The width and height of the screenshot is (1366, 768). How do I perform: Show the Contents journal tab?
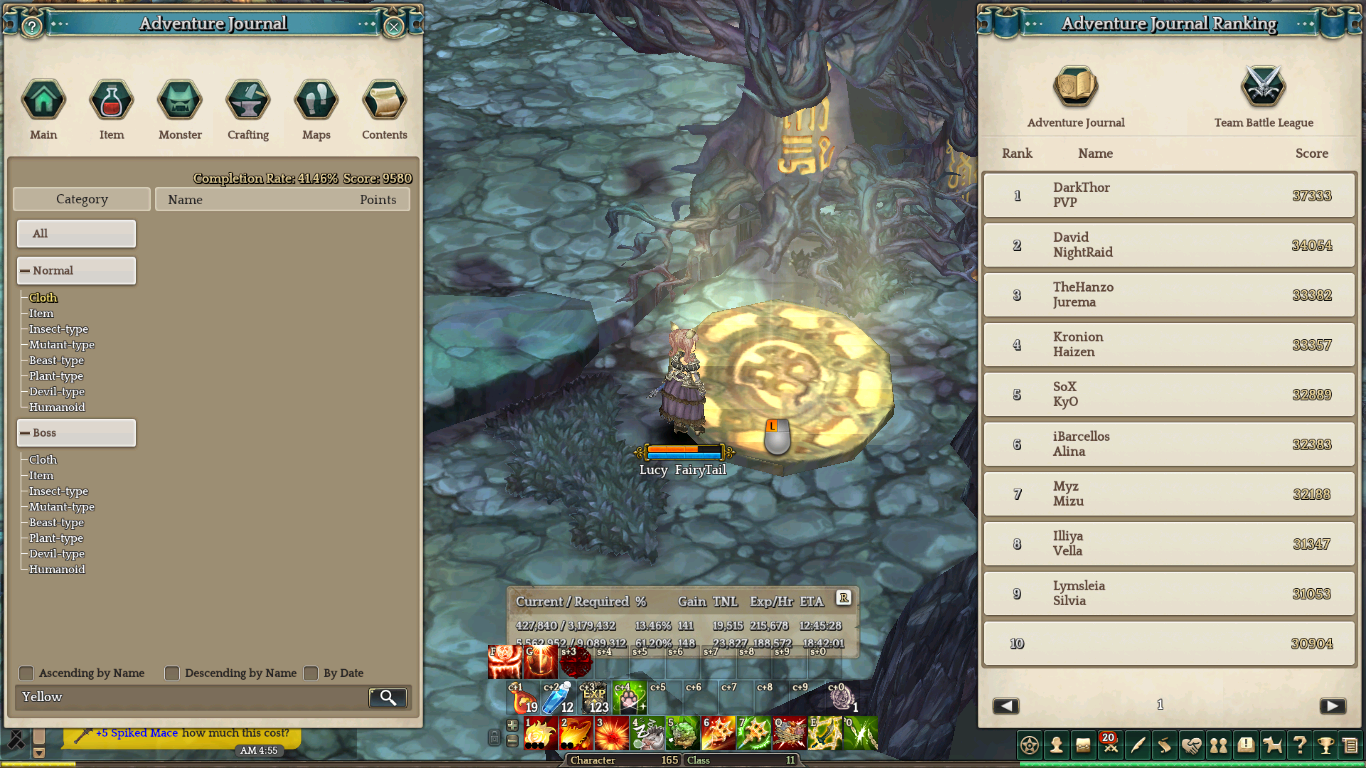tap(384, 100)
